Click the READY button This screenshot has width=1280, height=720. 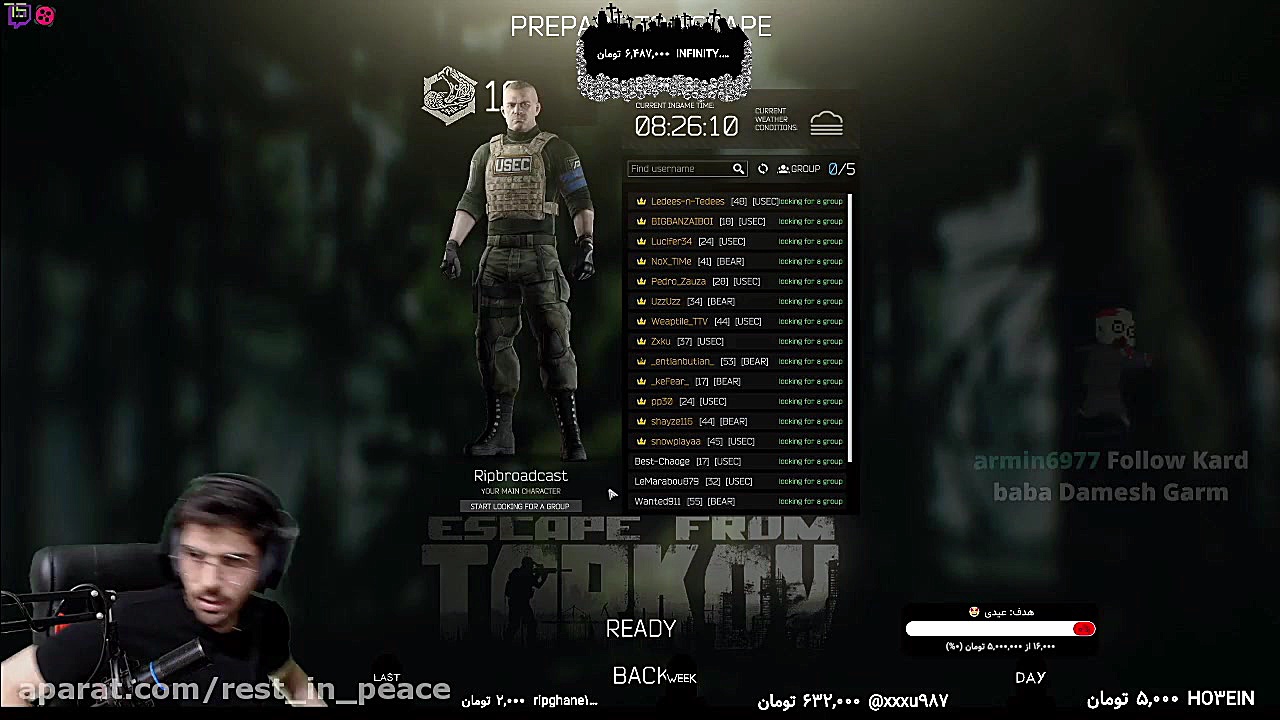coord(641,629)
